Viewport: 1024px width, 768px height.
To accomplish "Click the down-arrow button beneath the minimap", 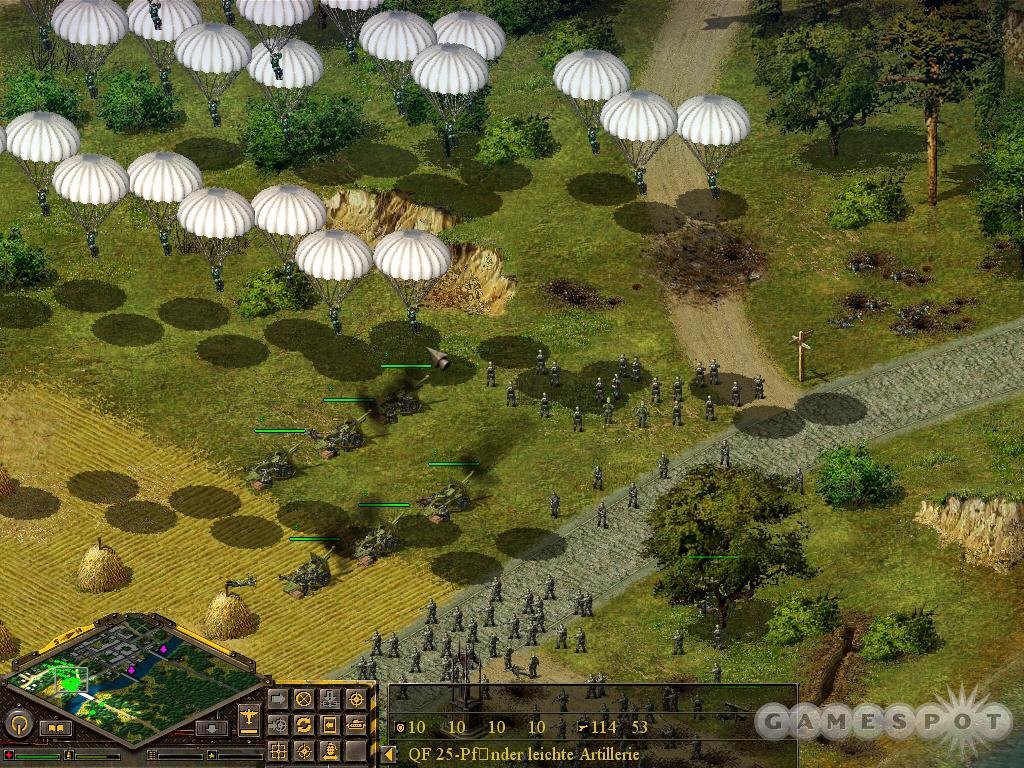I will pyautogui.click(x=209, y=728).
